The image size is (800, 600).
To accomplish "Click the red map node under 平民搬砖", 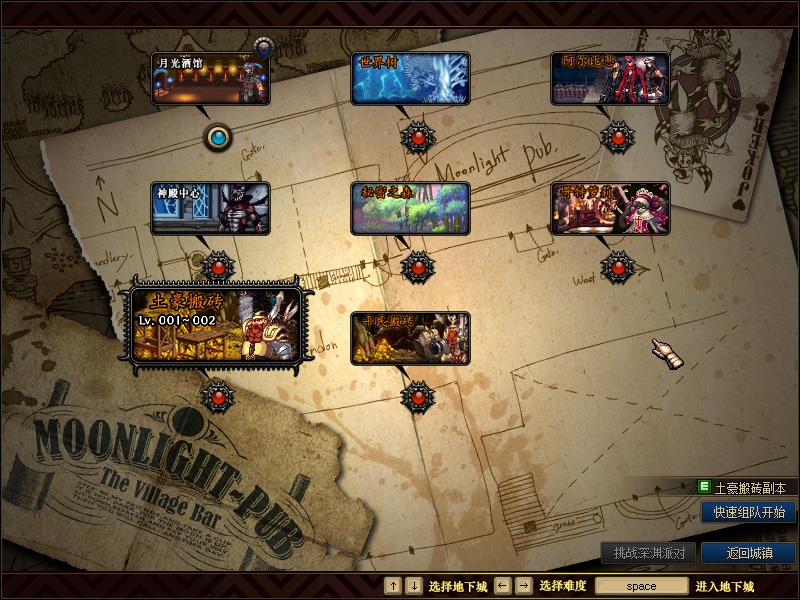I will coord(418,396).
